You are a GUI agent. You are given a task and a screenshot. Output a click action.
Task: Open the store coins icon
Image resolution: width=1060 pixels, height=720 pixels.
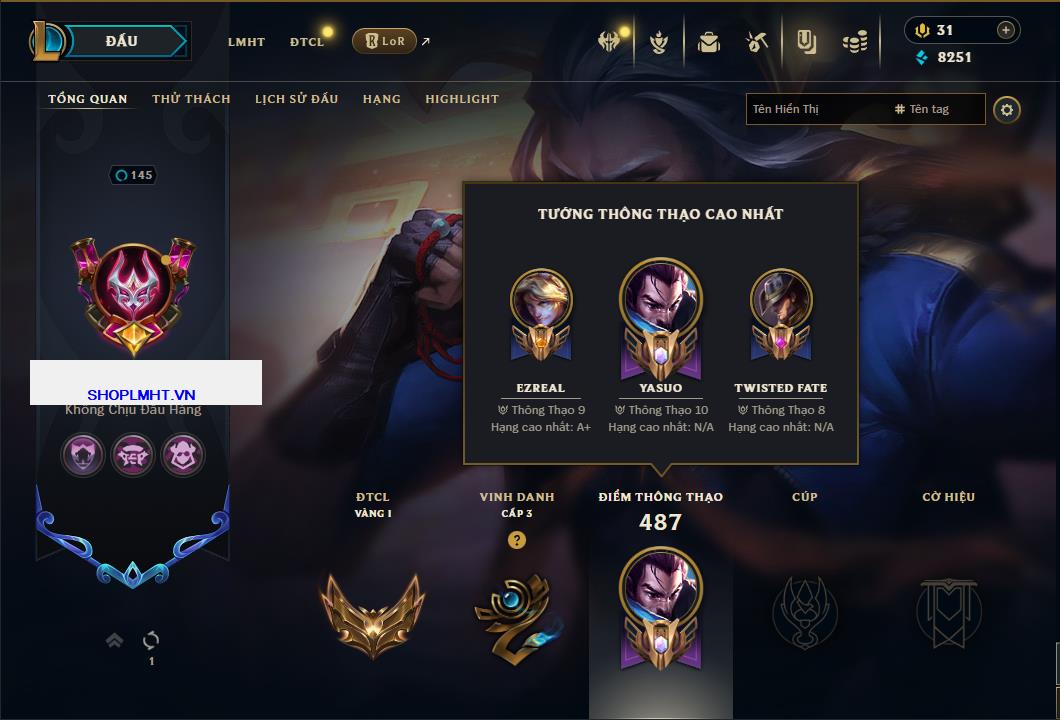tap(854, 42)
